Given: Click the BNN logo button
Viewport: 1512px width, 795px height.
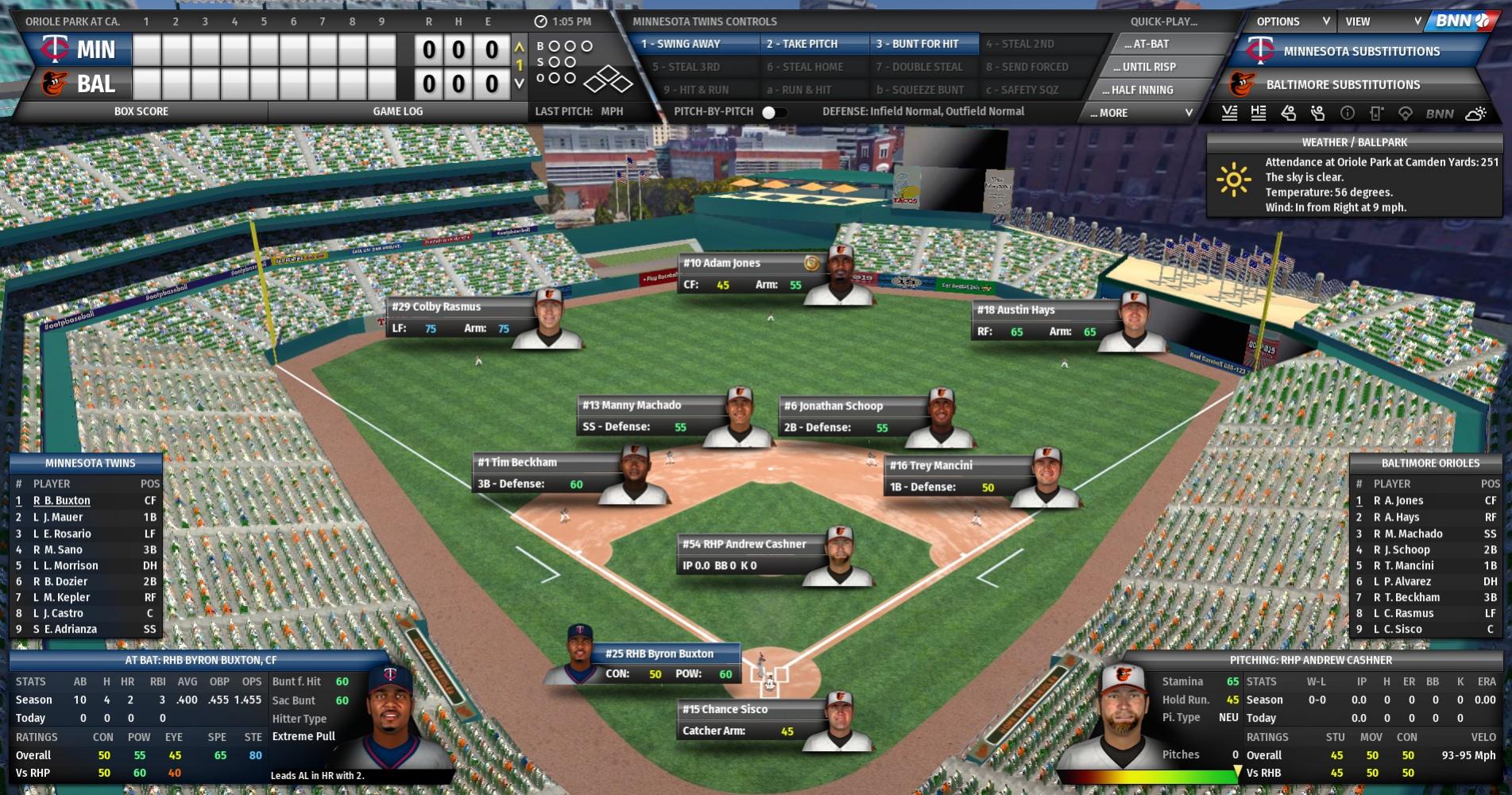Looking at the screenshot, I should point(1462,21).
